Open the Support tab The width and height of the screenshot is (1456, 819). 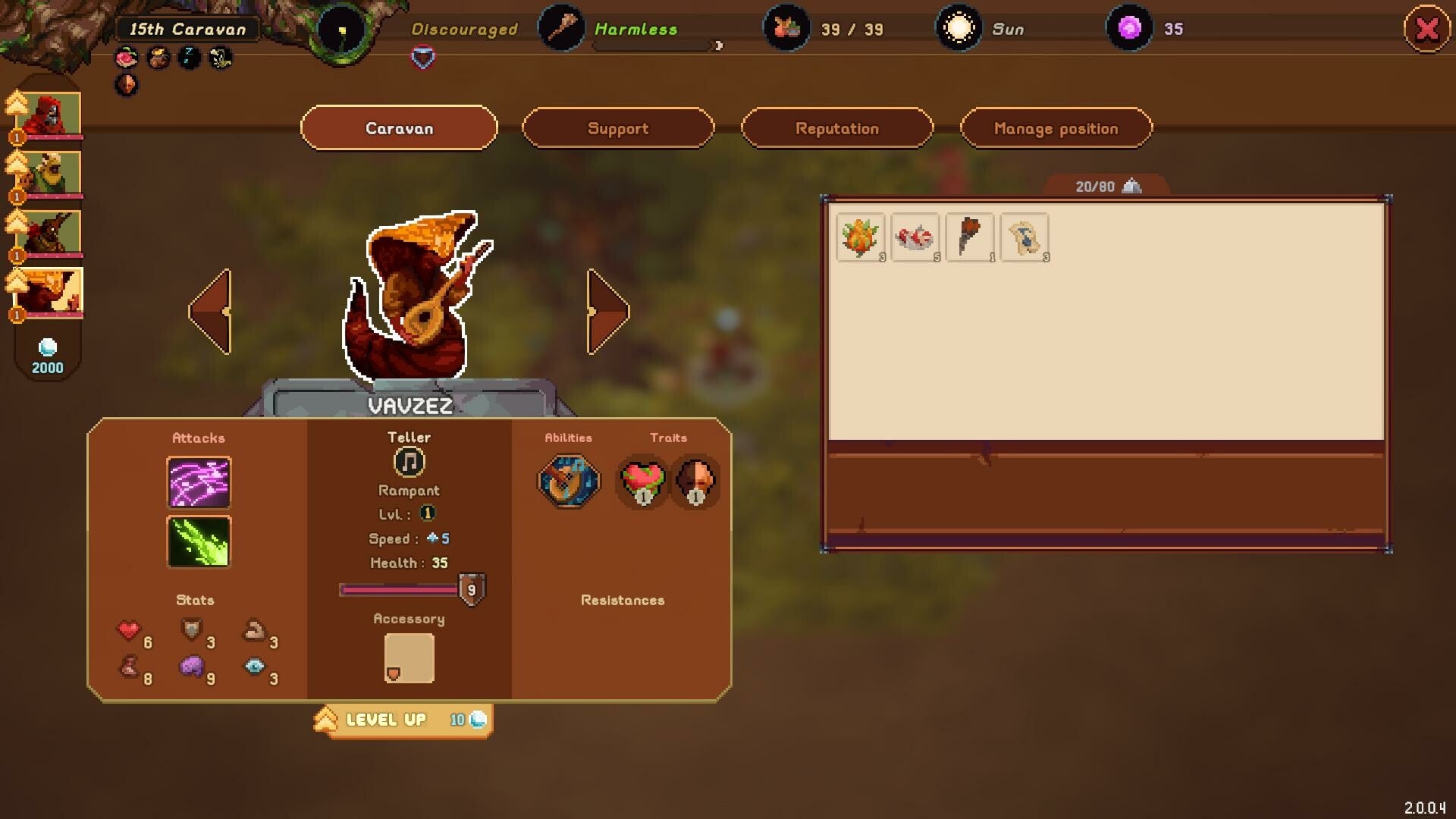click(618, 128)
